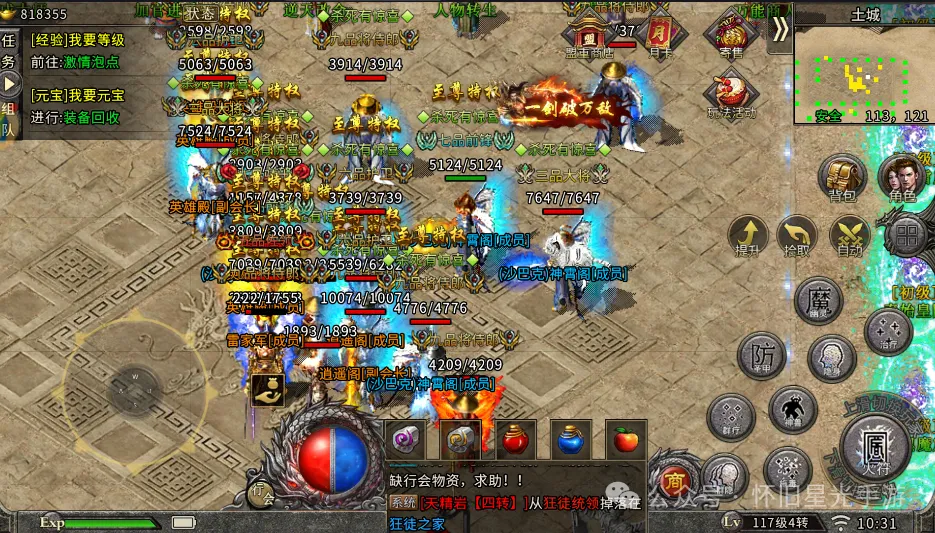The height and width of the screenshot is (533, 935).
Task: Open 玩法活动 events drum icon
Action: 731,93
